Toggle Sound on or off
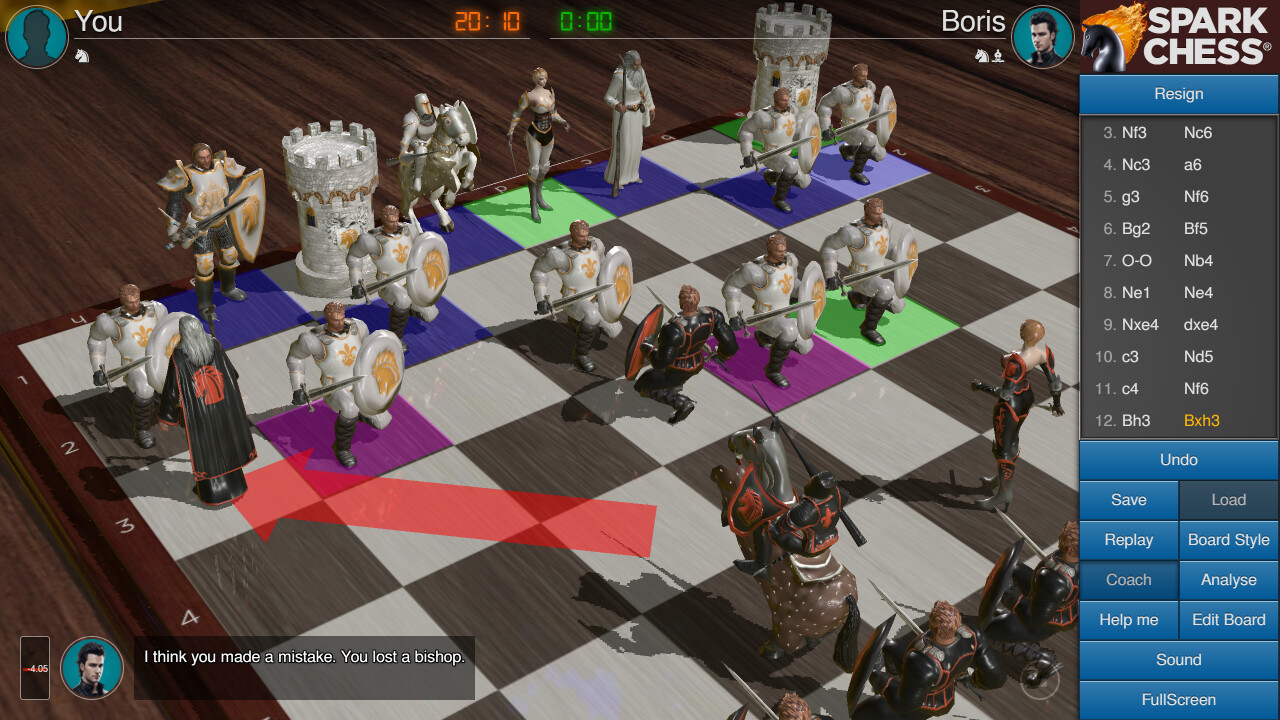Screen dimensions: 1280x720 [1178, 660]
